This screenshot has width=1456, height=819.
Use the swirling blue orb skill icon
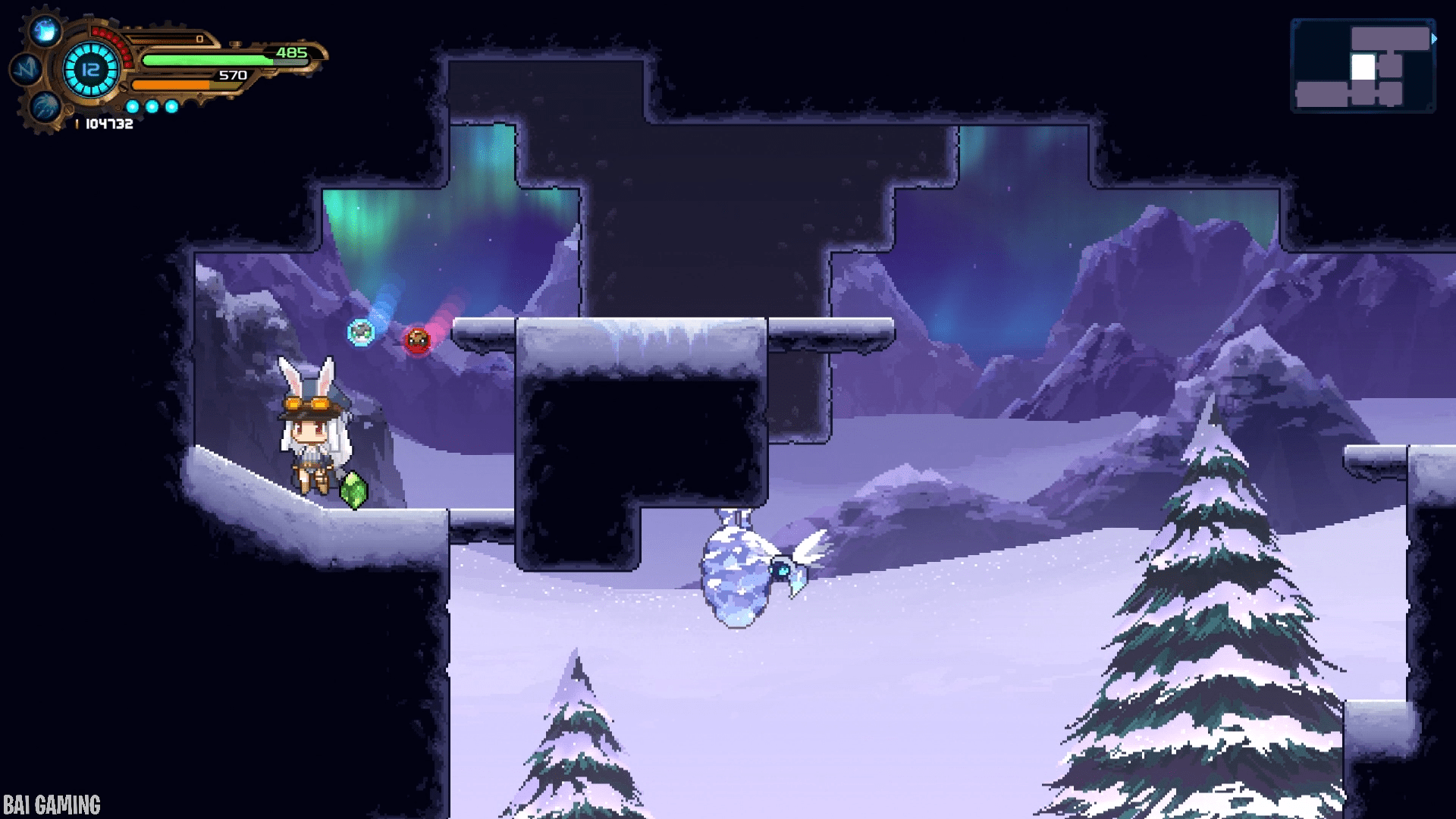(45, 105)
